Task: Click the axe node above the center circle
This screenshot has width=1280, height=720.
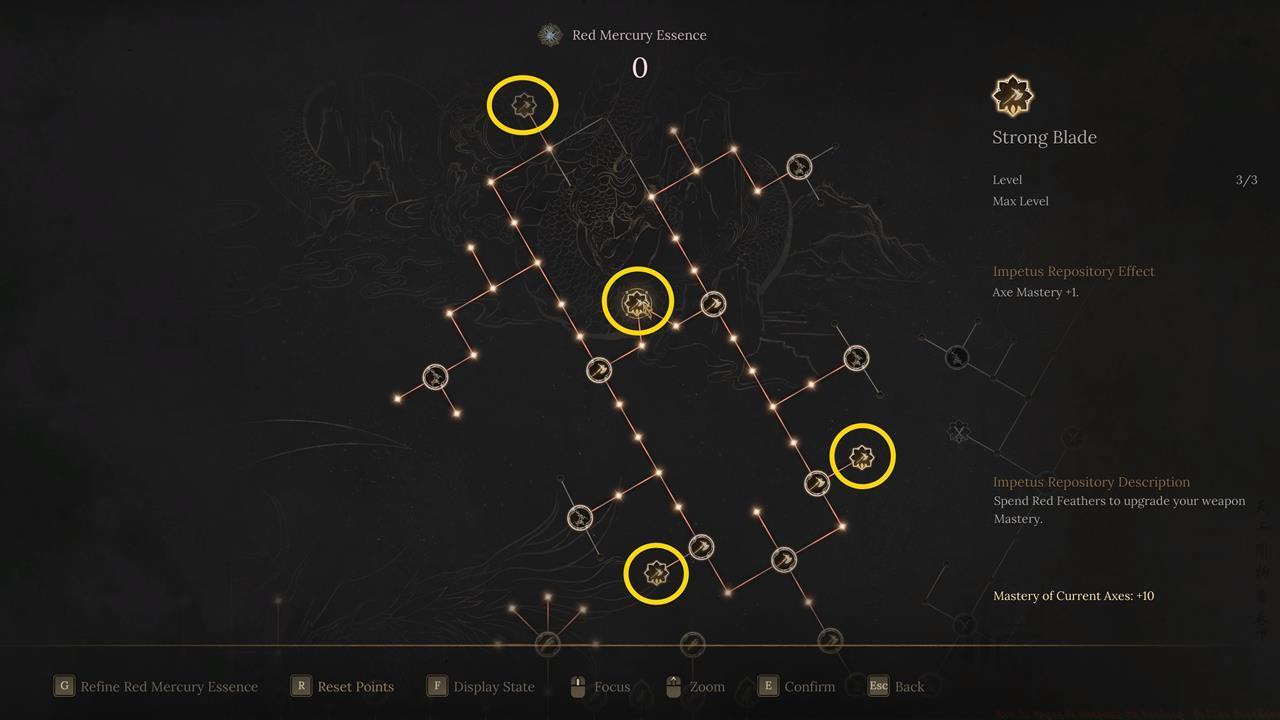Action: click(712, 305)
